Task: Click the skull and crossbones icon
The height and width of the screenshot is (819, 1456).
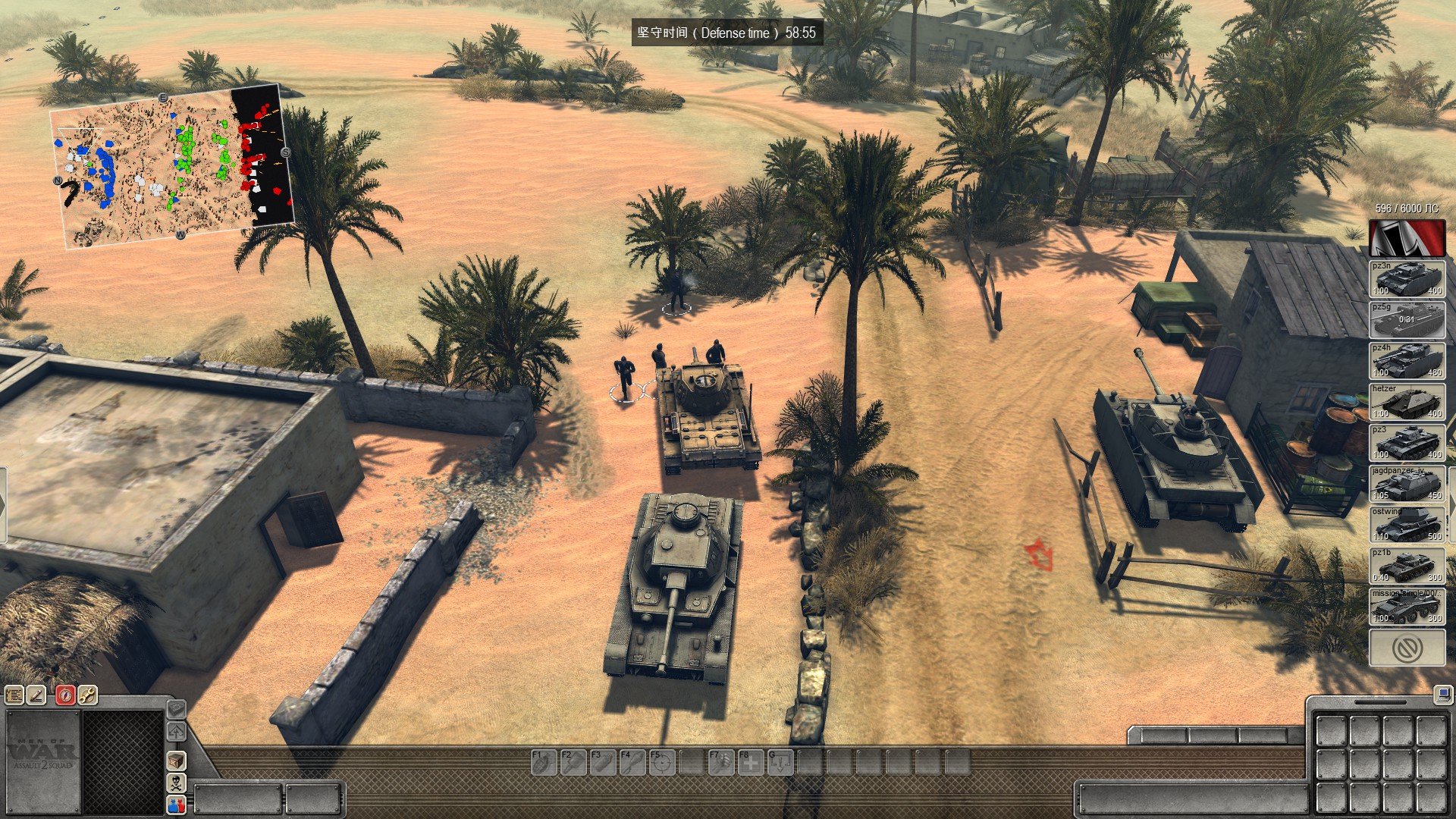Action: tap(176, 783)
